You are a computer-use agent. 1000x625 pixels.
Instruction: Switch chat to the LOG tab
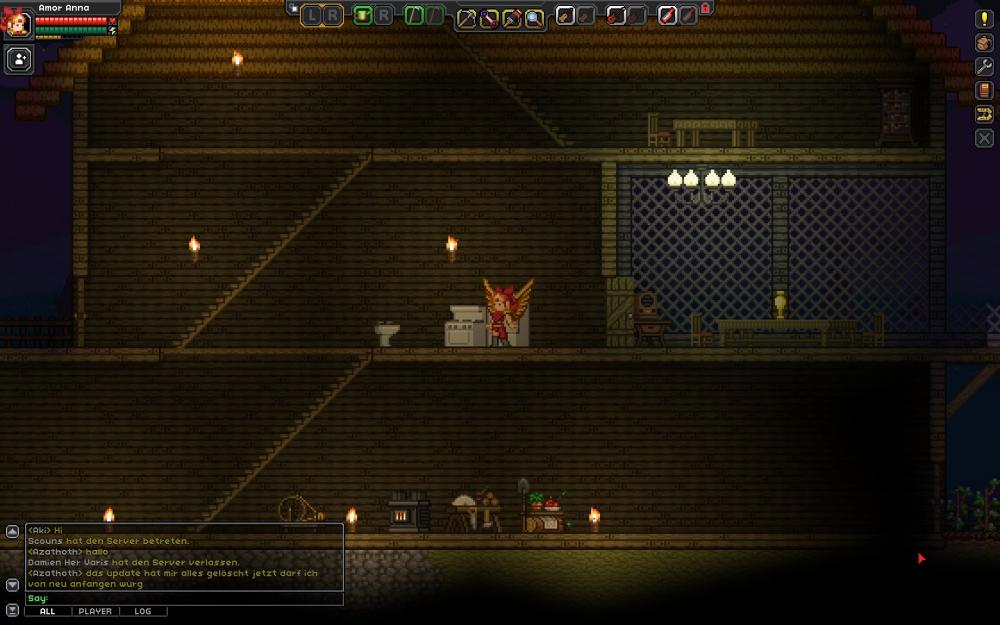(143, 611)
